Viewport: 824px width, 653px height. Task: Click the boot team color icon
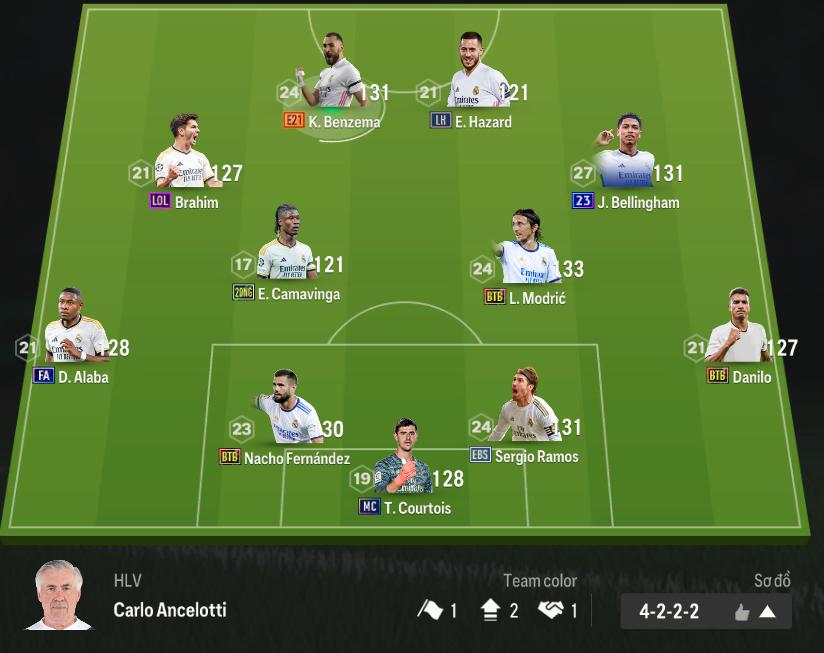coord(431,610)
